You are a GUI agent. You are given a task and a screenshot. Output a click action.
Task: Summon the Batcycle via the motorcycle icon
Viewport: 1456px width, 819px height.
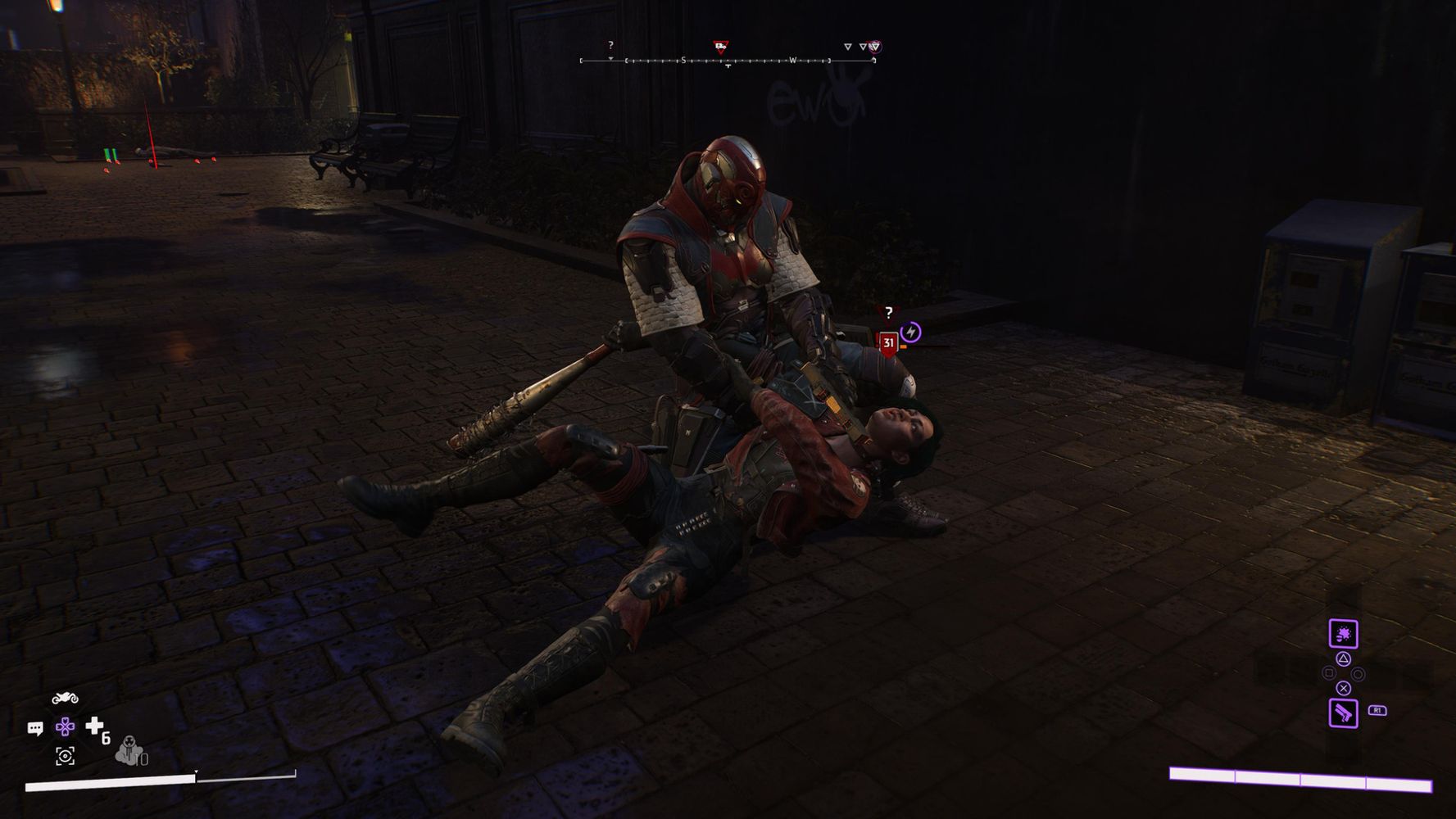click(65, 698)
